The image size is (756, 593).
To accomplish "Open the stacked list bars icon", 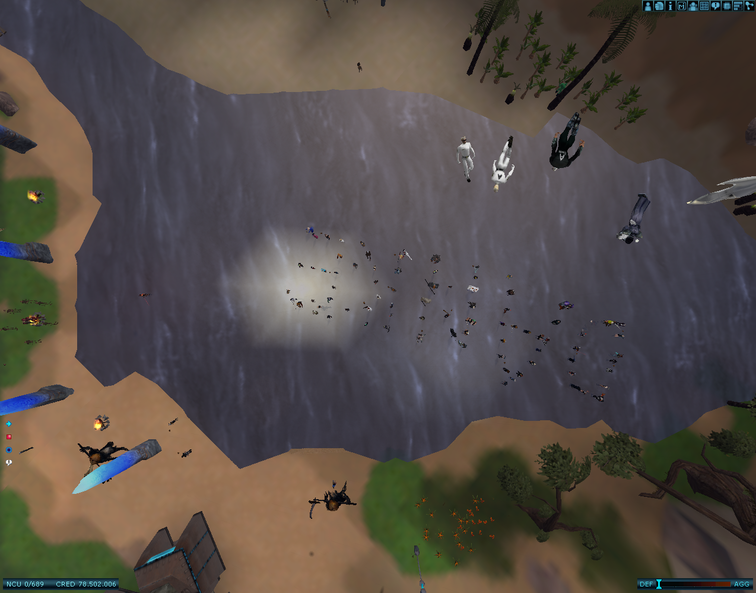I will pyautogui.click(x=738, y=6).
